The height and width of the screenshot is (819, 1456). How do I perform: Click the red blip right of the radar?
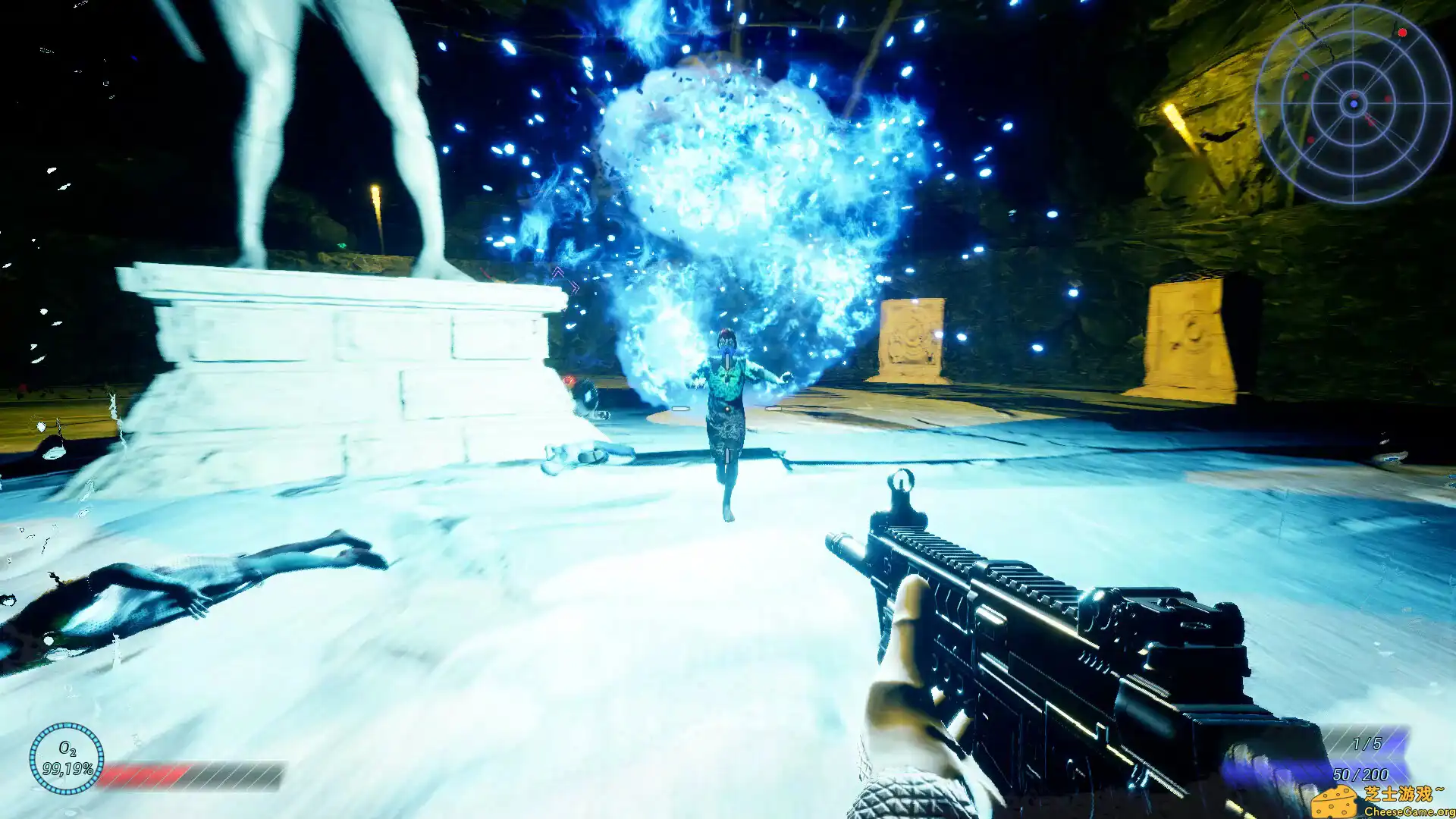tap(1388, 99)
